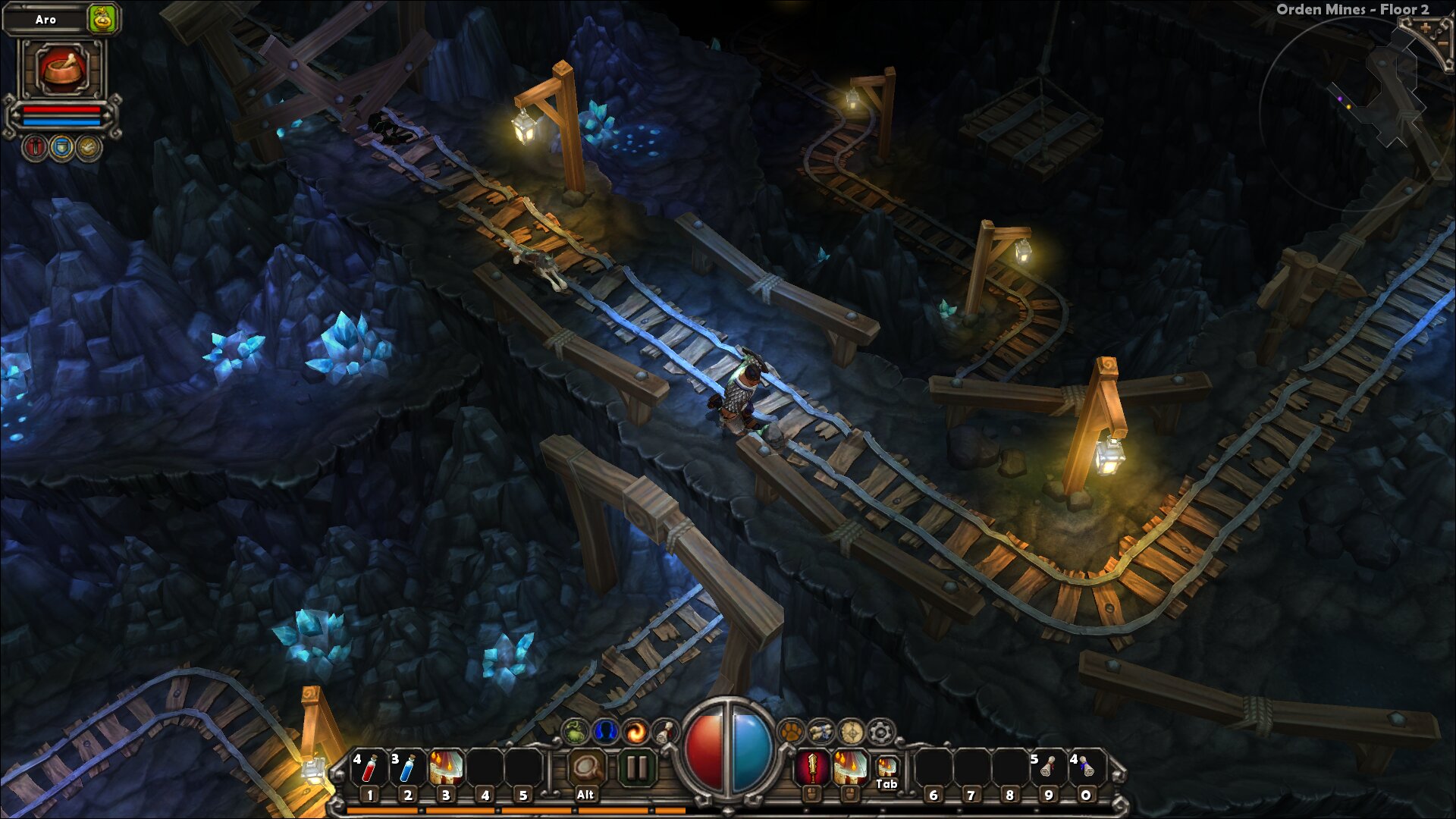1456x819 pixels.
Task: Open the fiery swirl skills icon
Action: 636,732
